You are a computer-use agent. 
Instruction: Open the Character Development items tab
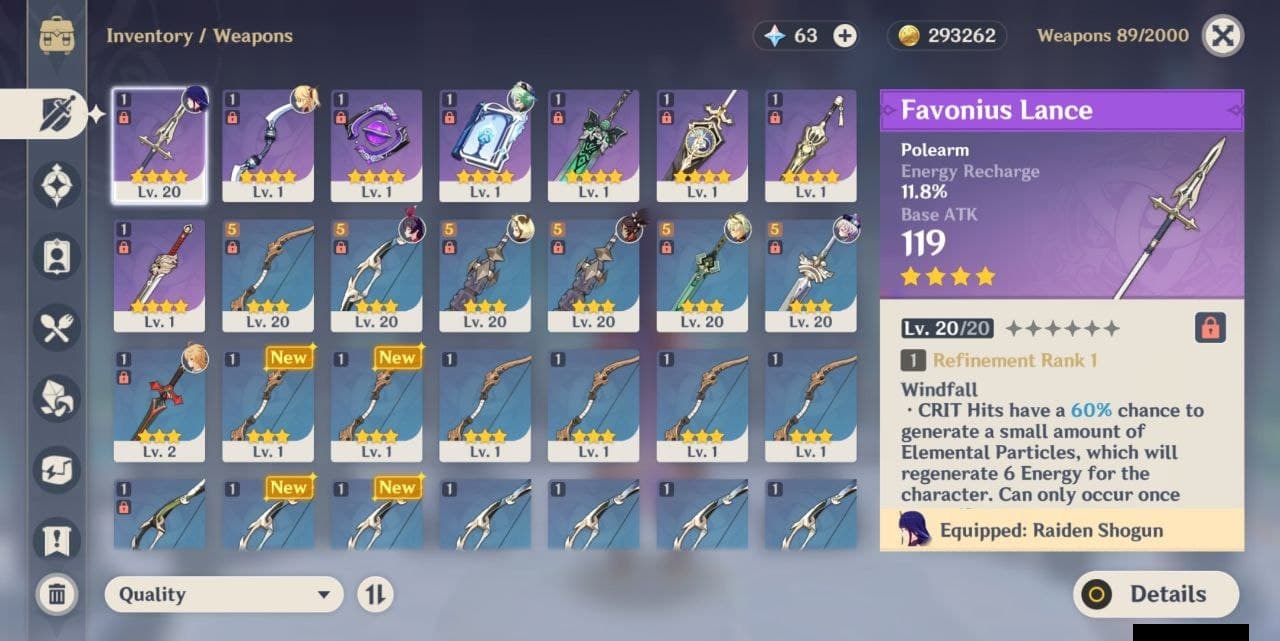point(57,256)
